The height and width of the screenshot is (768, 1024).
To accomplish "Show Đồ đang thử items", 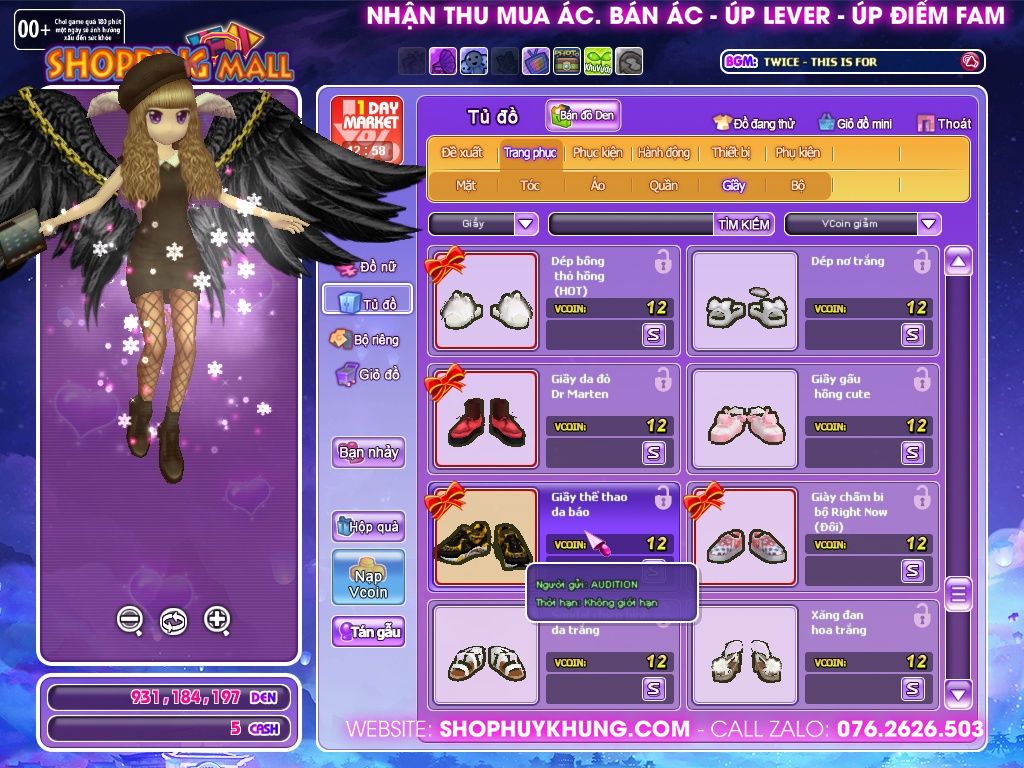I will tap(754, 123).
